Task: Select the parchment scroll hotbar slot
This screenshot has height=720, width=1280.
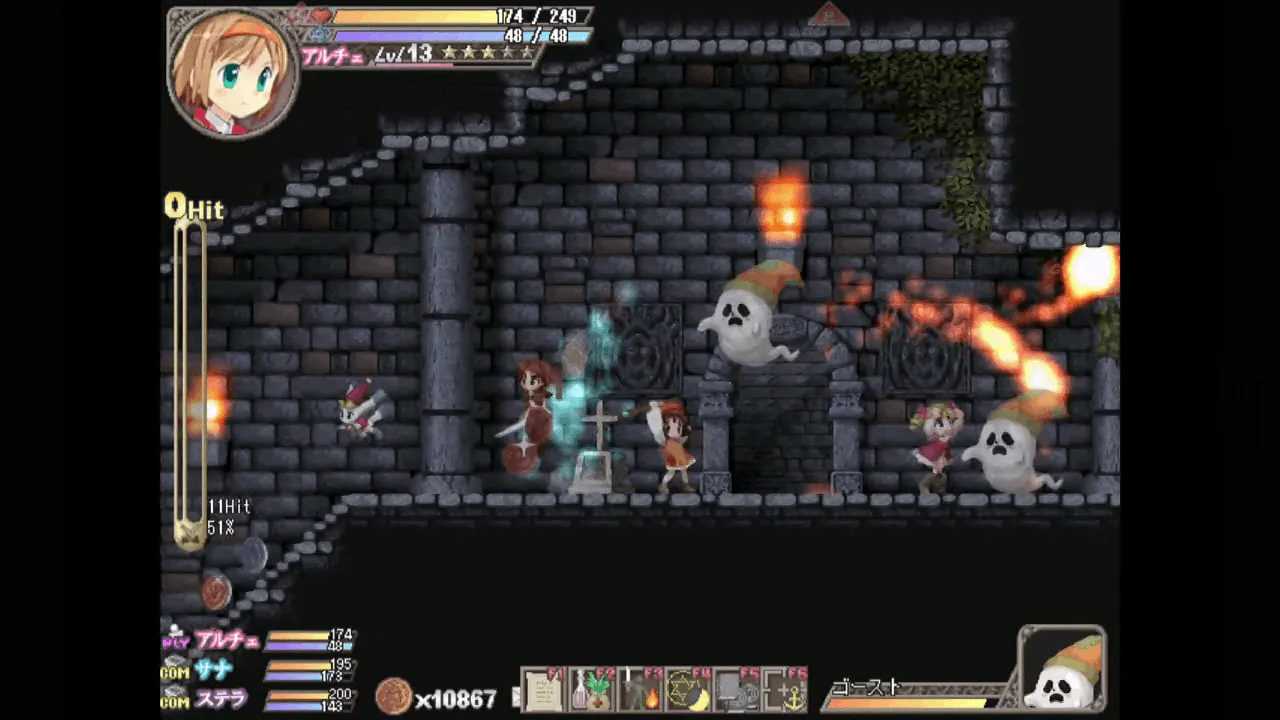Action: coord(544,690)
